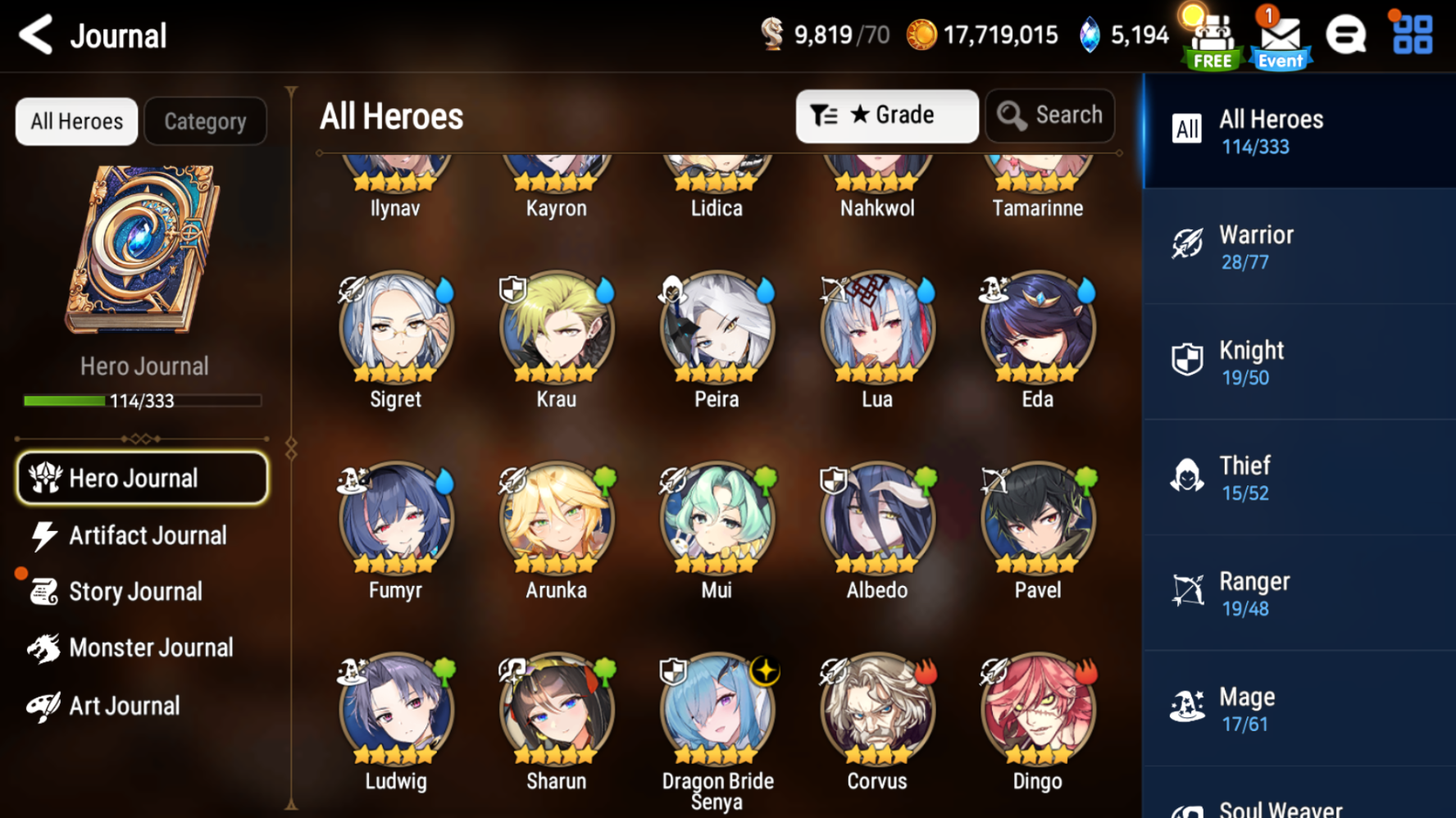Open the Monster Journal
Screen dimensions: 1456x818
pyautogui.click(x=150, y=648)
